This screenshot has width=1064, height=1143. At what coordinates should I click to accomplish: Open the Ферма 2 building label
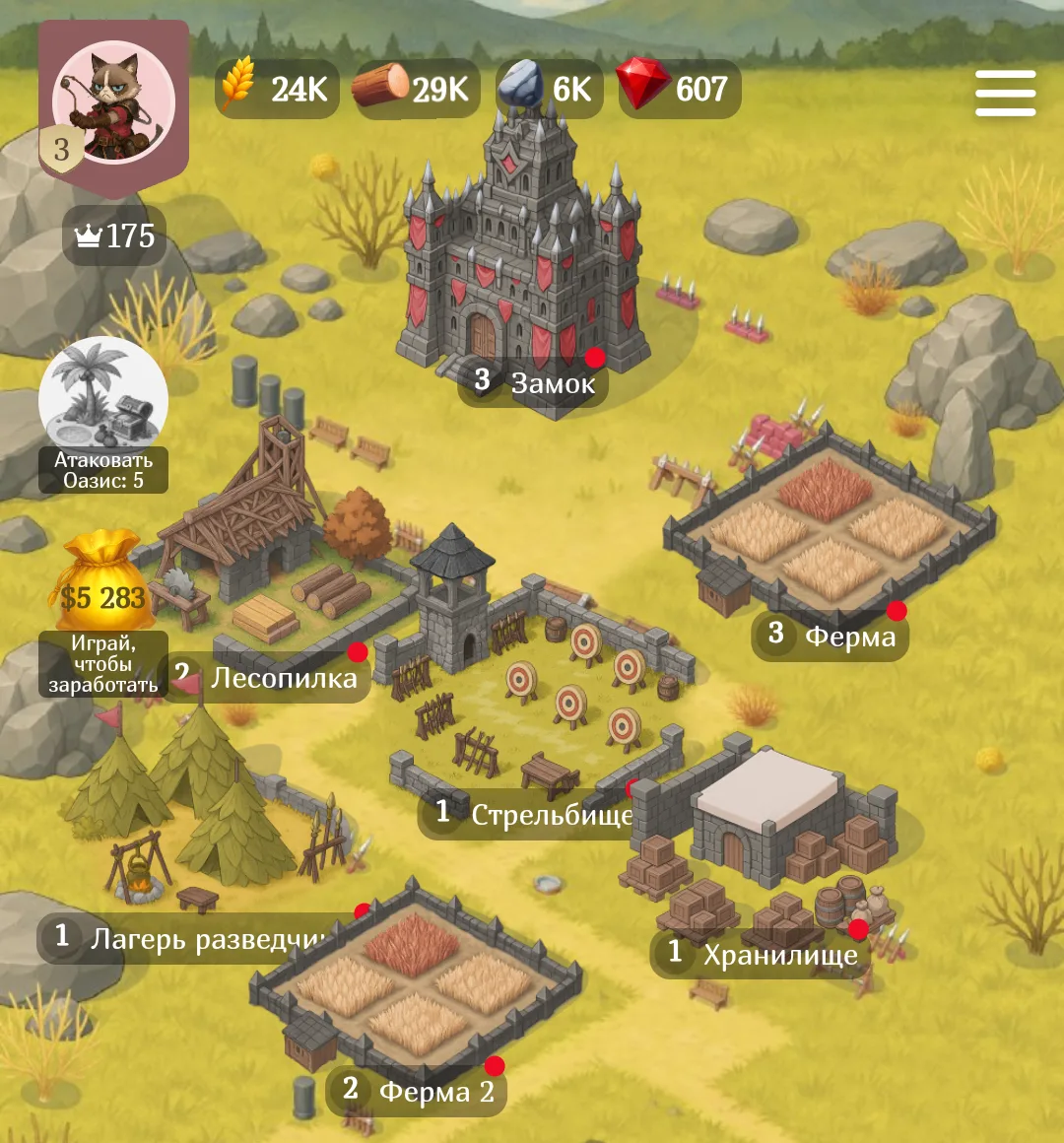tap(417, 1091)
